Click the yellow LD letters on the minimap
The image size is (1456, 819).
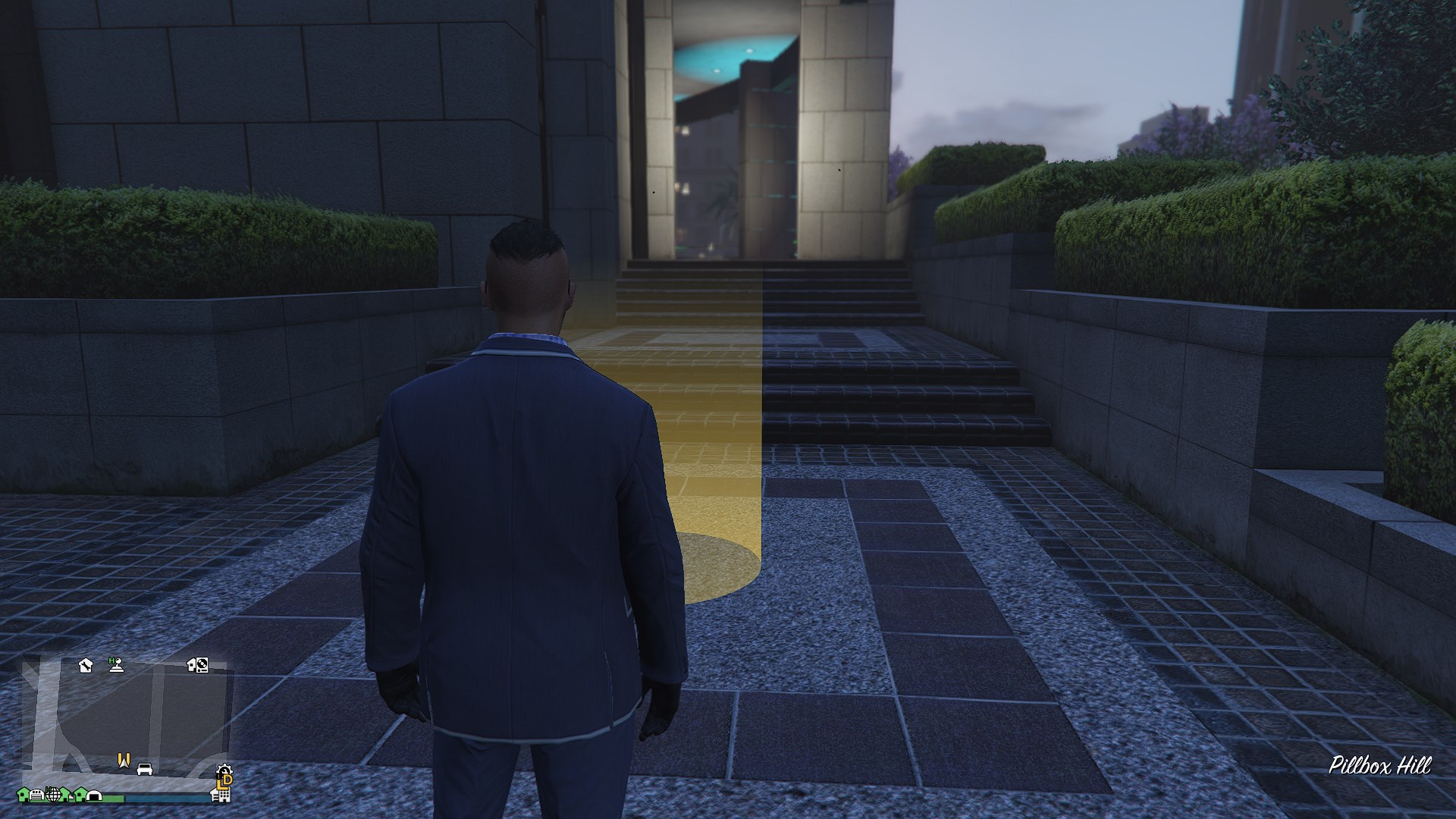click(223, 783)
